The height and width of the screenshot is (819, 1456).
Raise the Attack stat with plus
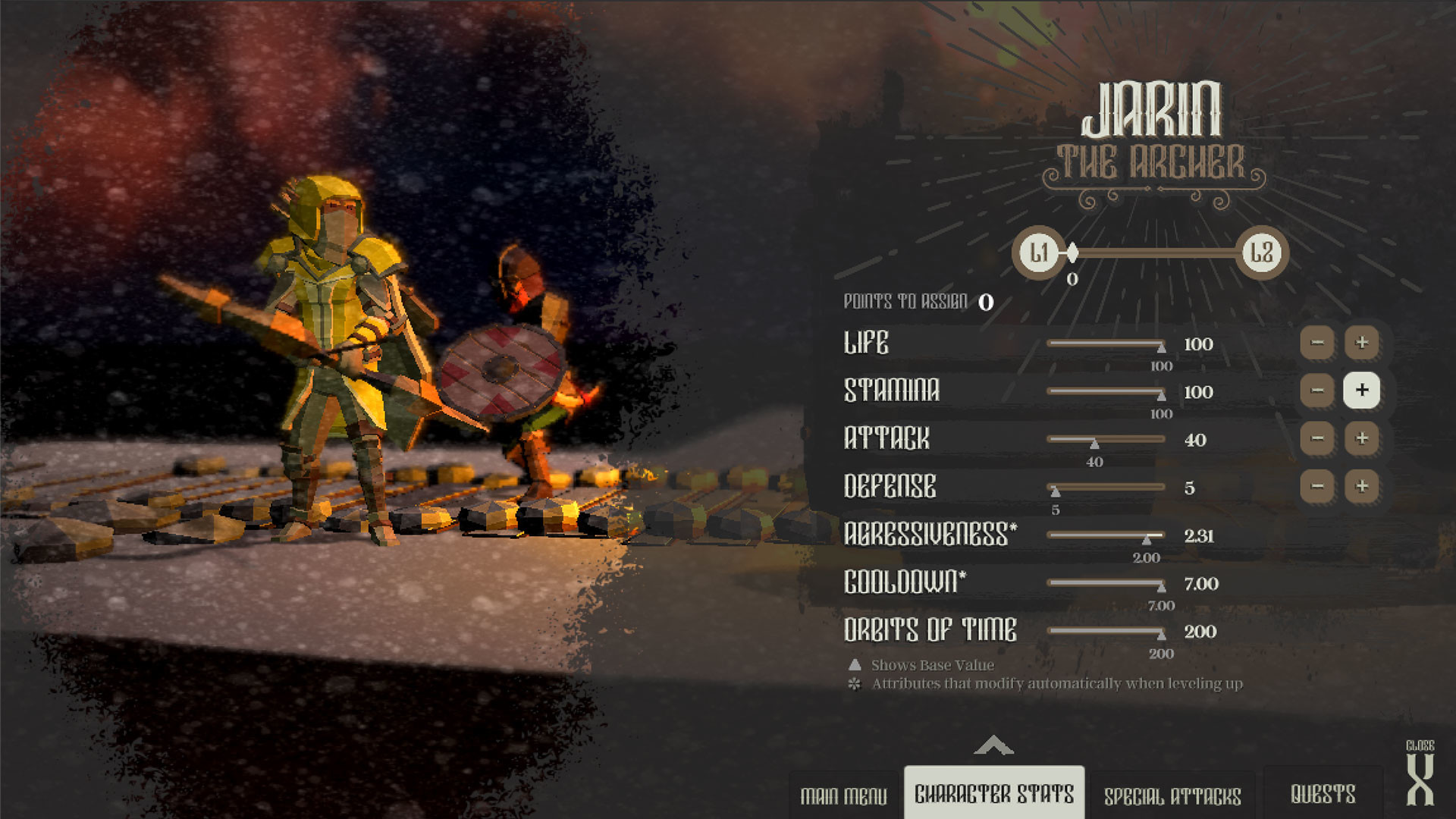[x=1361, y=438]
